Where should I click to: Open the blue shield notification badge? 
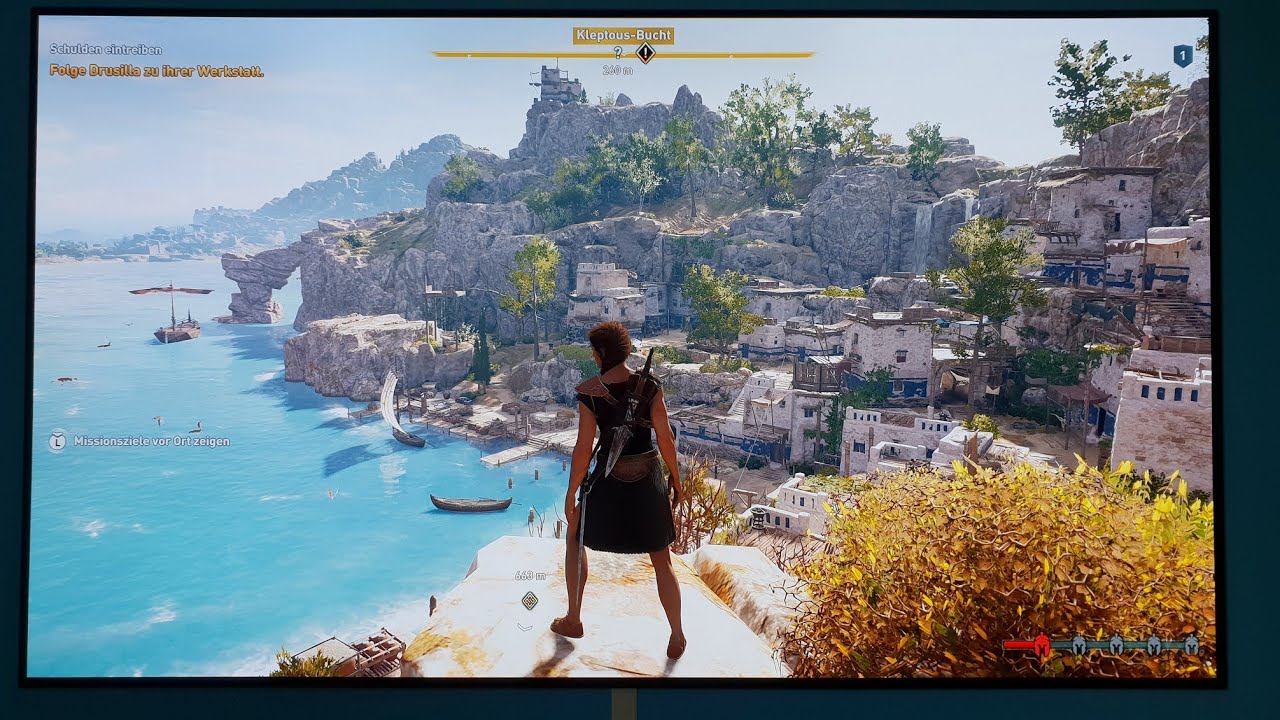coord(1183,56)
